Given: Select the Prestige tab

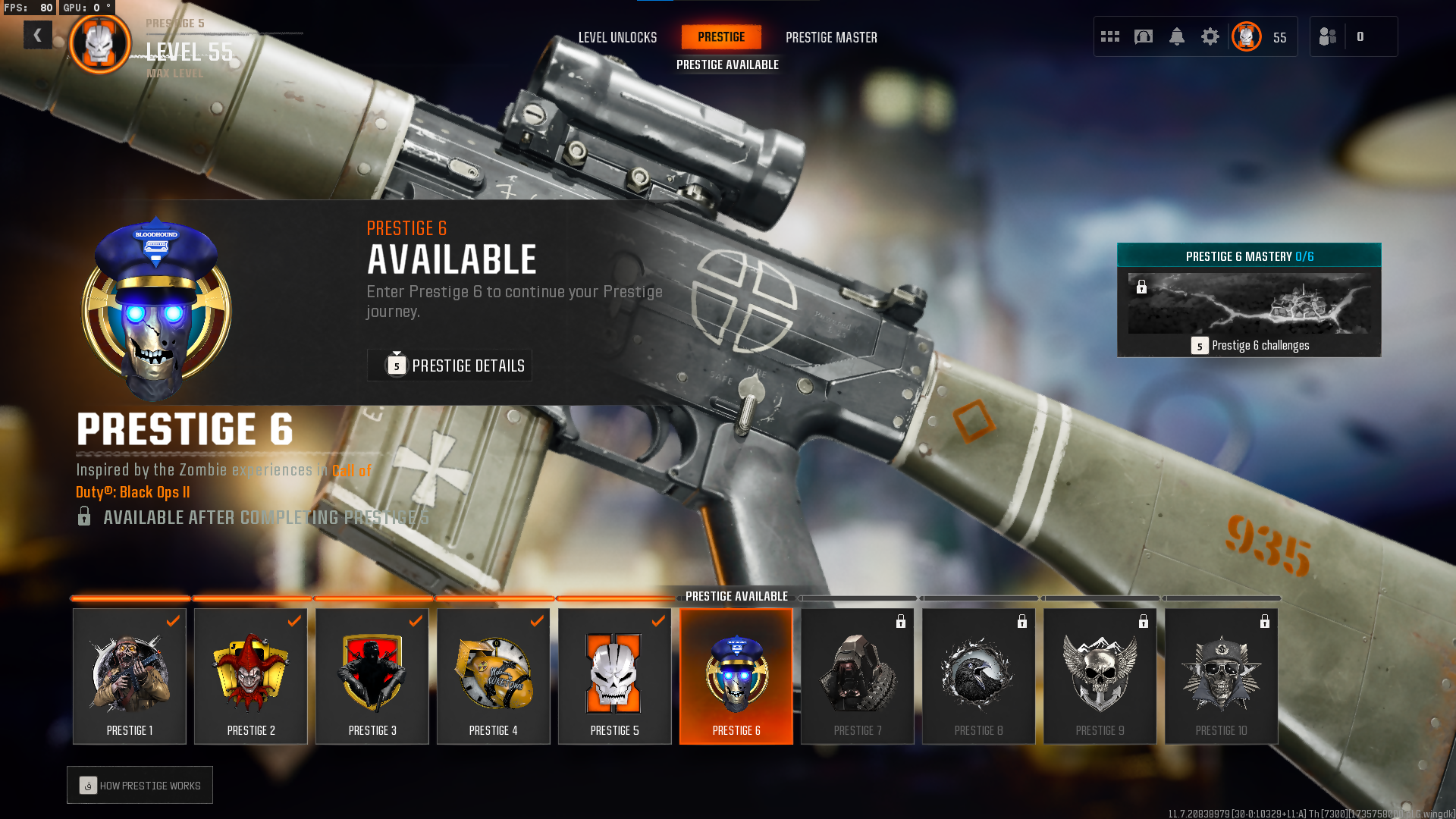Looking at the screenshot, I should [x=721, y=37].
